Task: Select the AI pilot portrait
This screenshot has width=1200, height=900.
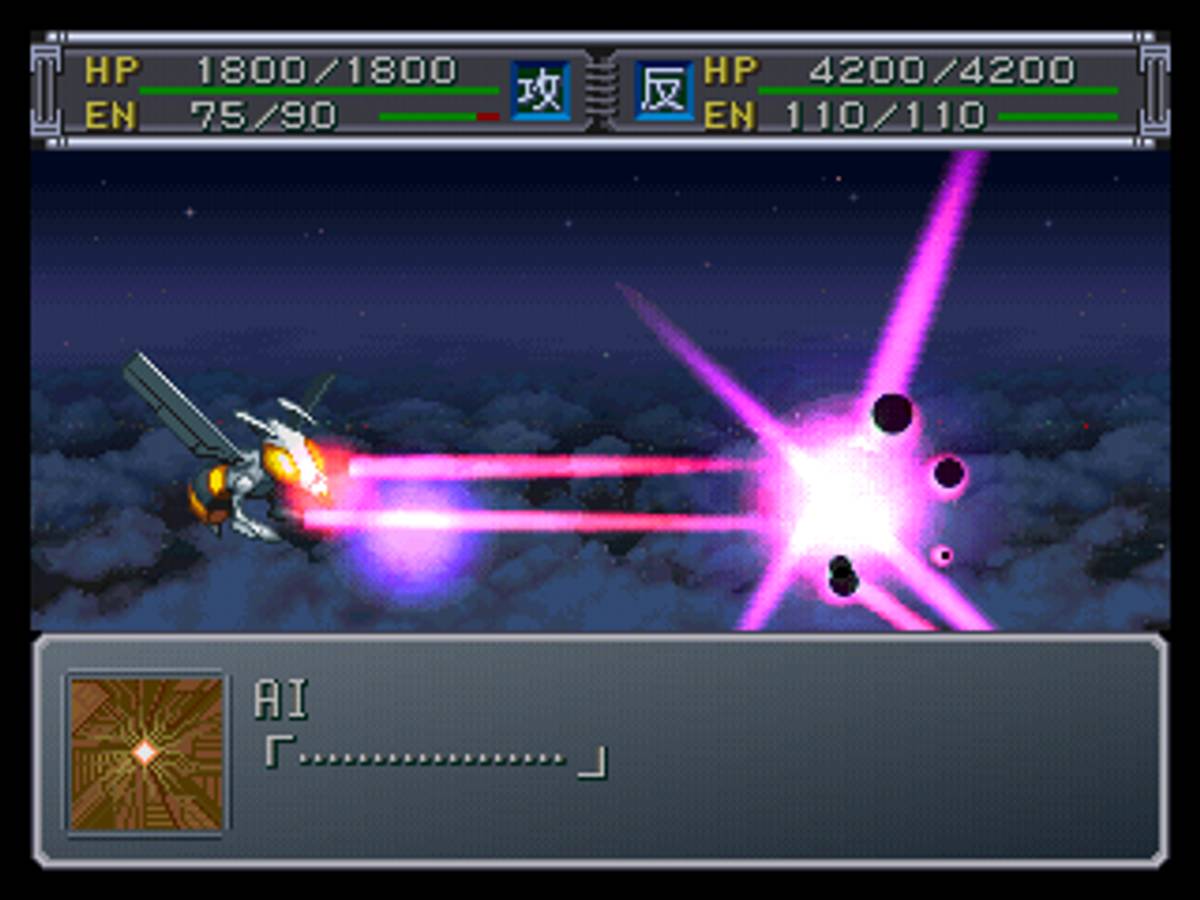Action: pos(146,753)
